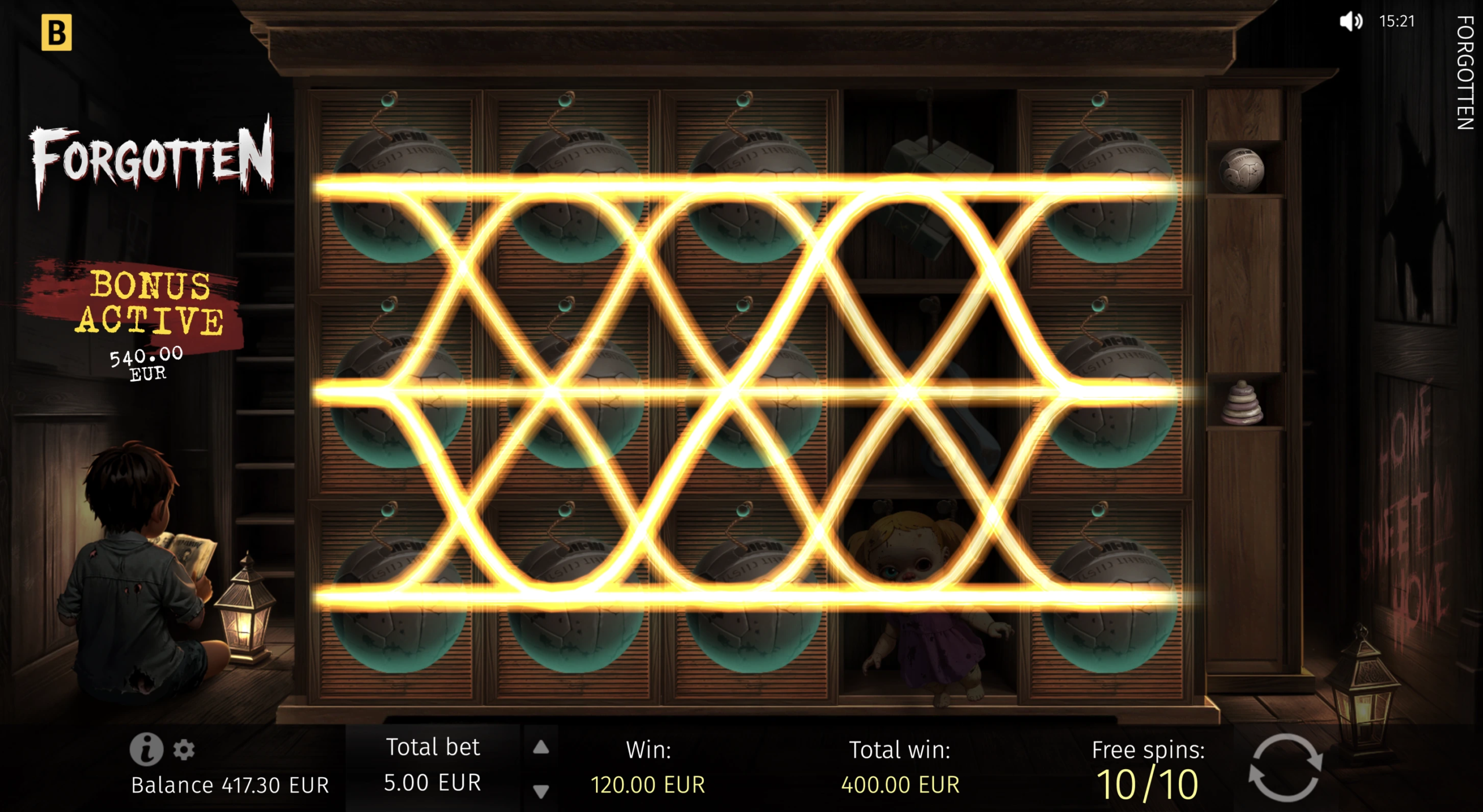Click the circular spin button
This screenshot has width=1483, height=812.
point(1285,768)
